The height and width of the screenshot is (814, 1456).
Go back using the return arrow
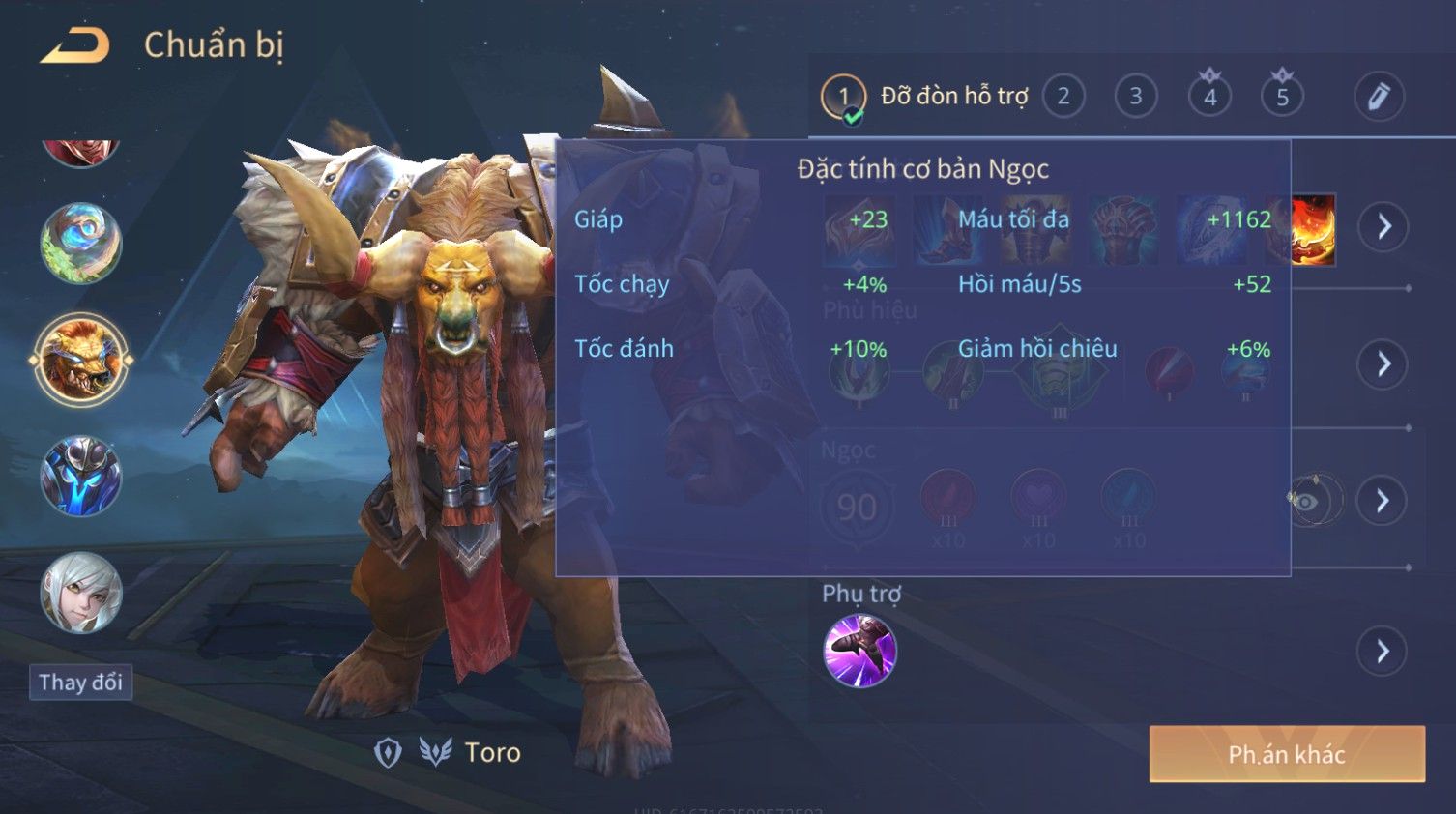point(75,45)
